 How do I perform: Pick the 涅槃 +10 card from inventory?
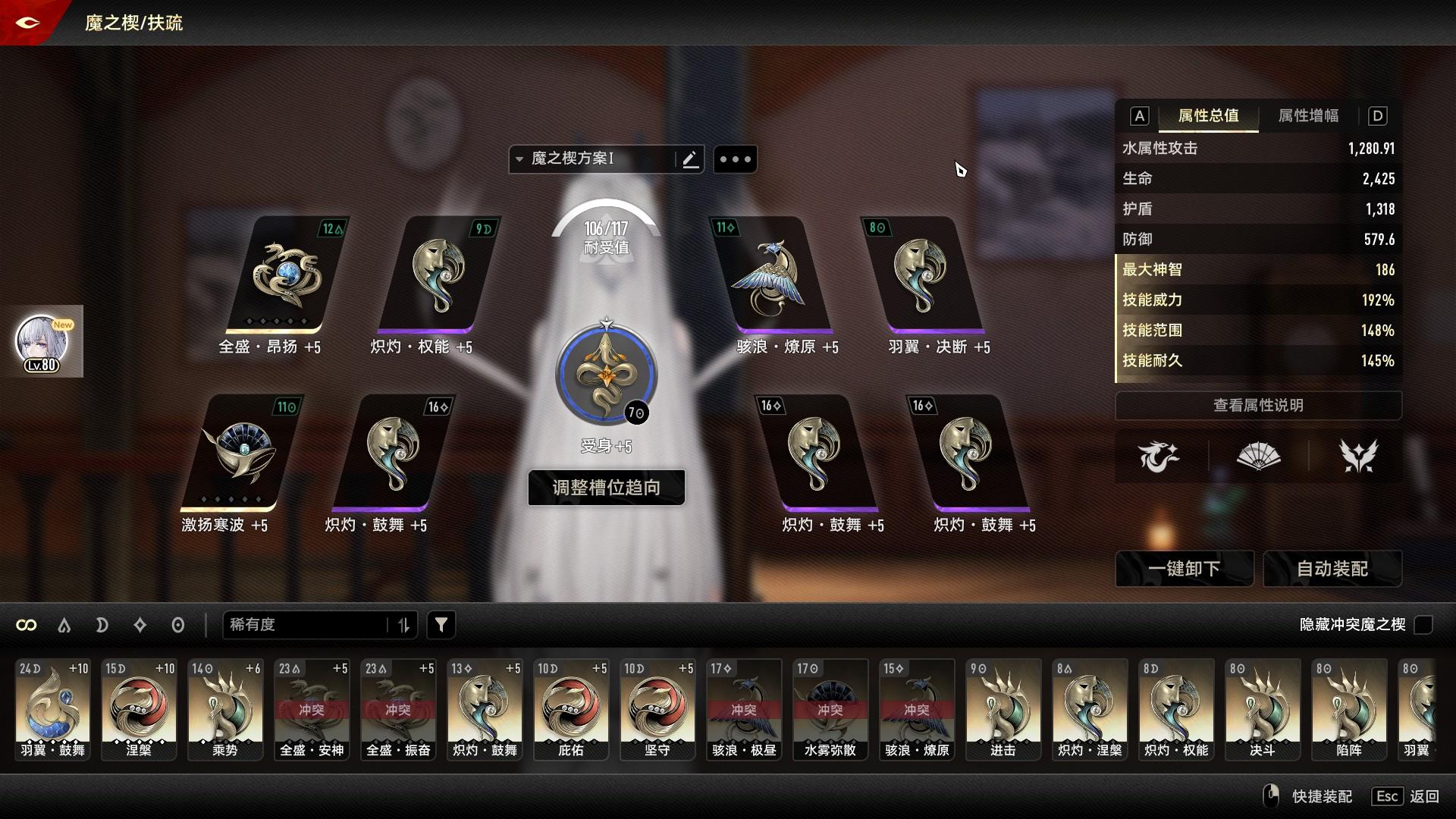[x=139, y=709]
